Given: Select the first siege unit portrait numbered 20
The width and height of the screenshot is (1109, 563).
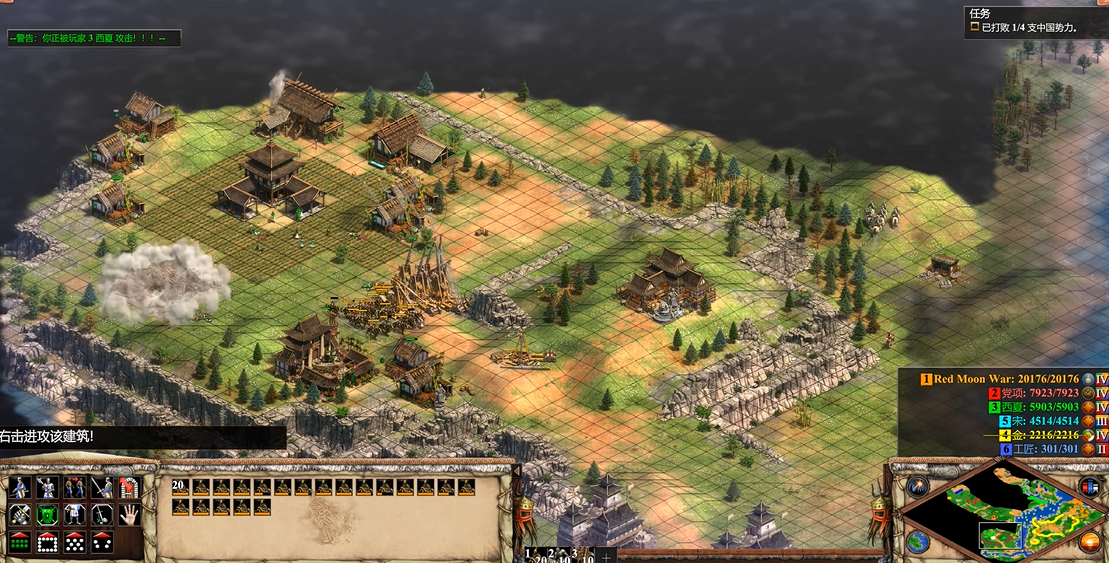Looking at the screenshot, I should tap(181, 487).
